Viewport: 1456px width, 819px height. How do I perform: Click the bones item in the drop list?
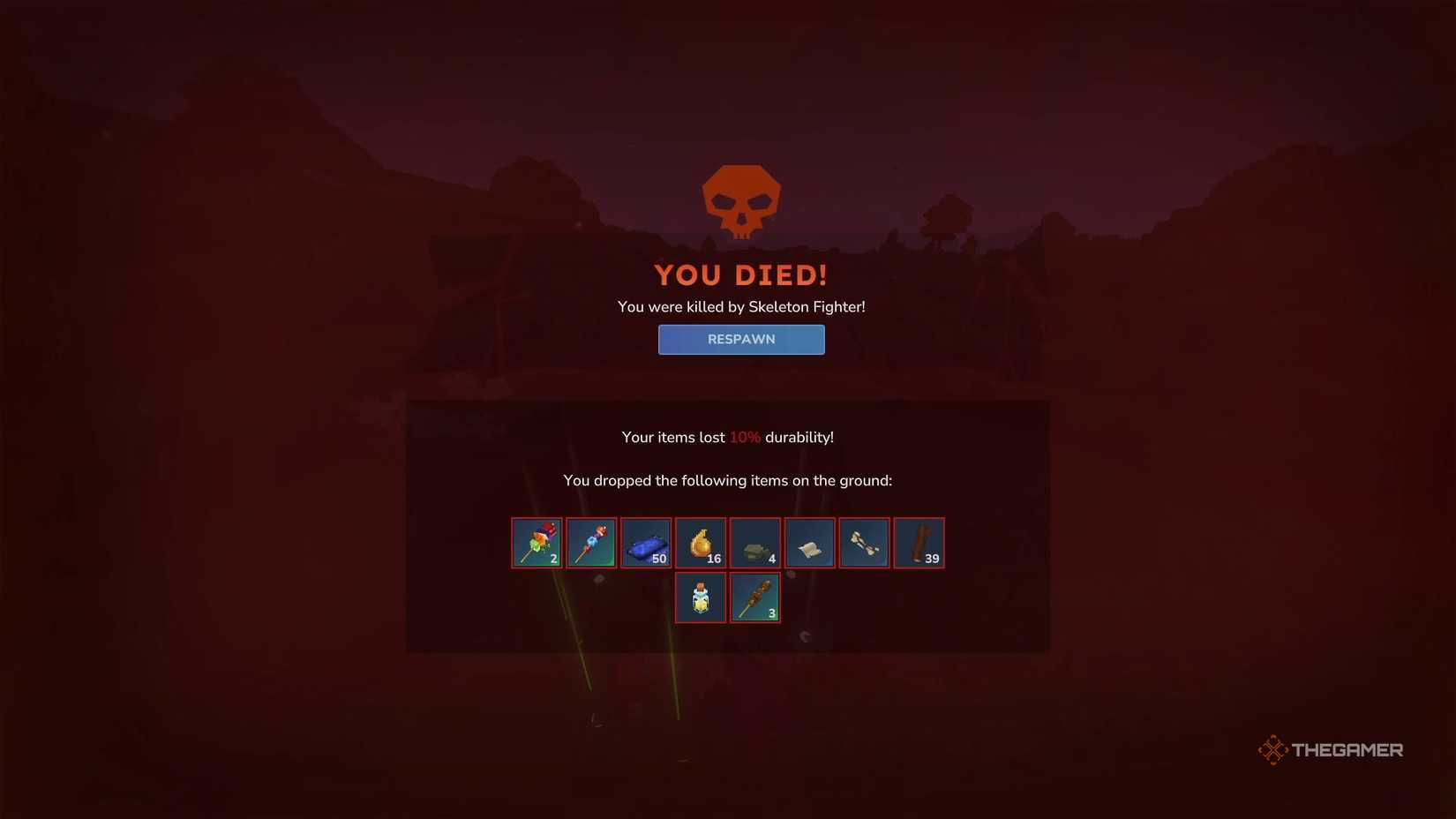pos(864,542)
